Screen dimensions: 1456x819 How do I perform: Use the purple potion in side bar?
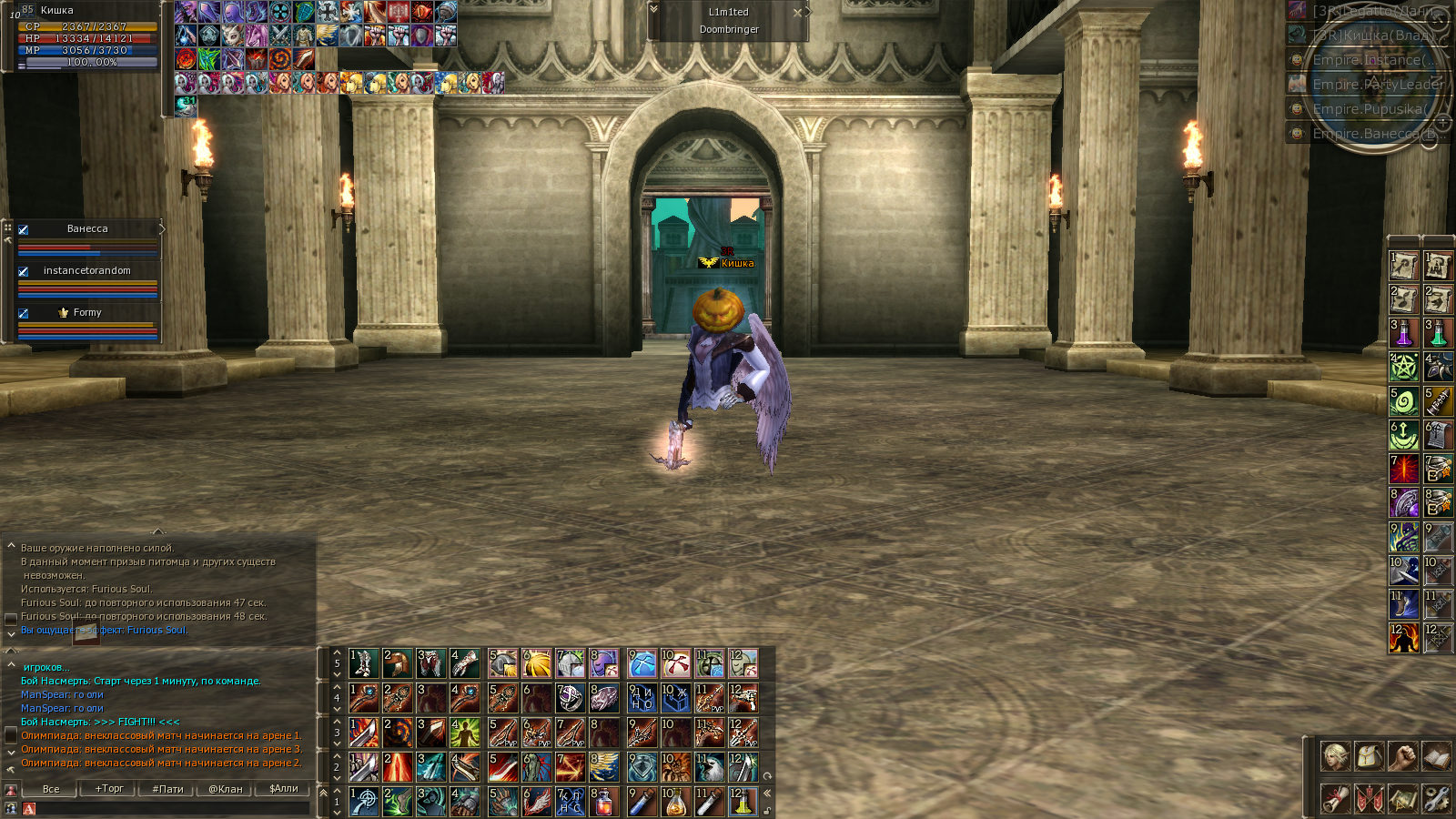[x=1403, y=333]
